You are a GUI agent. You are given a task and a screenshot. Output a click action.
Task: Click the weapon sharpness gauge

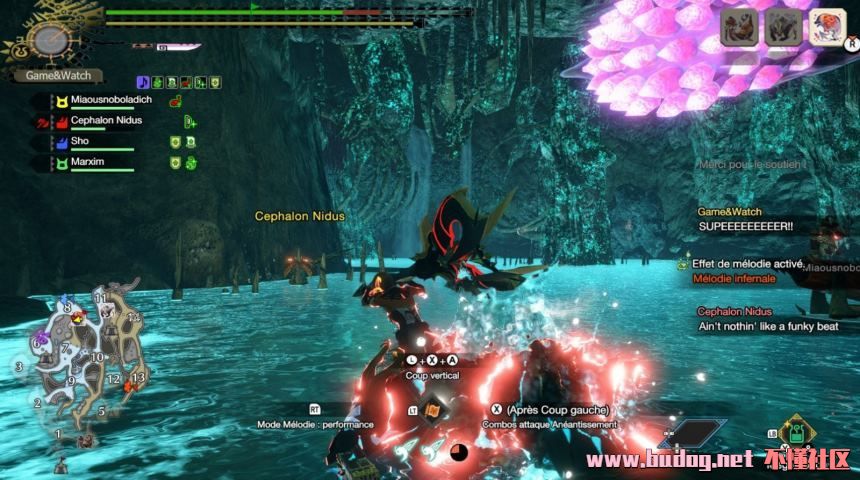click(178, 46)
